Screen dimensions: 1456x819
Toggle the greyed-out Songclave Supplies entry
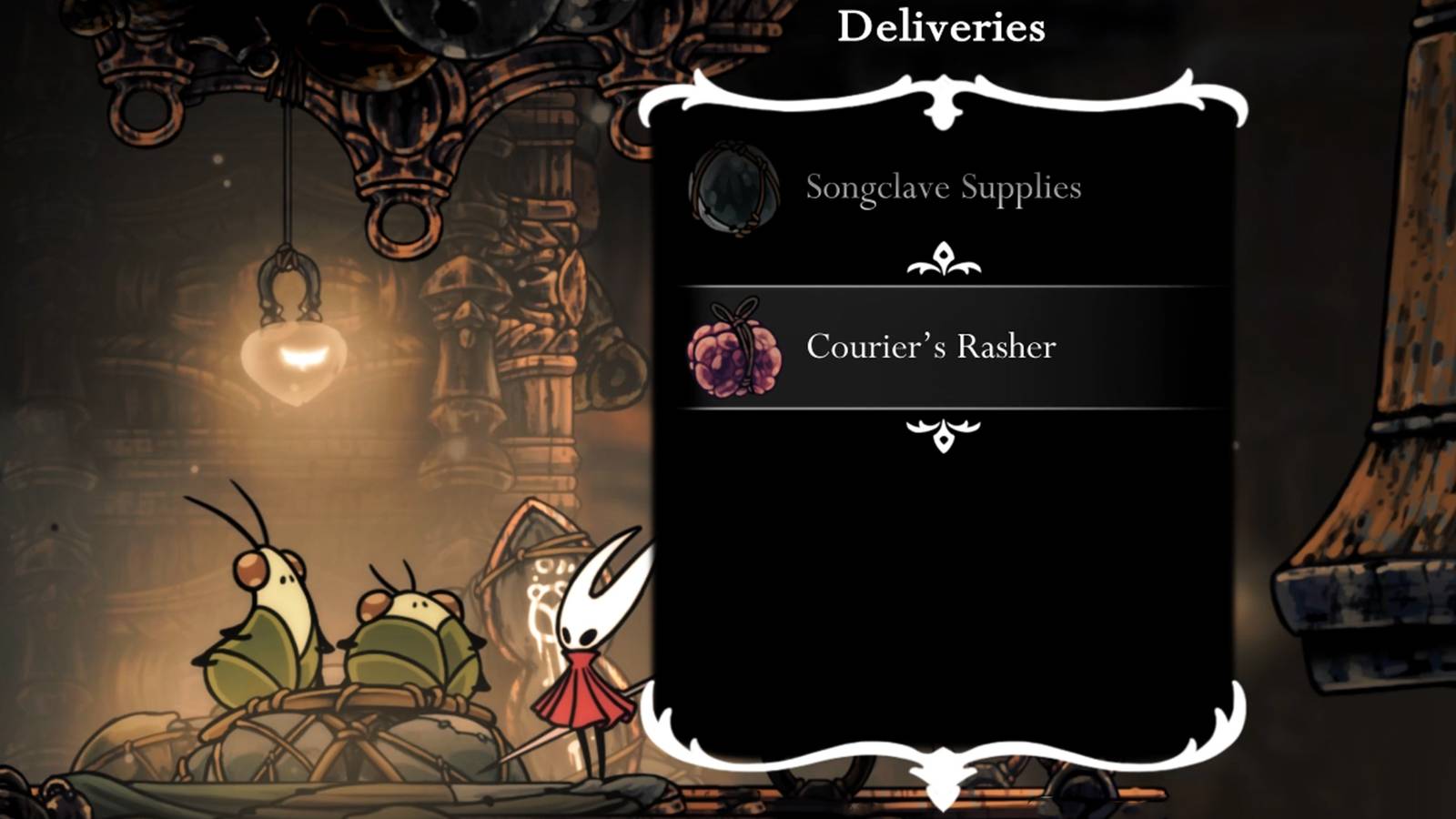pyautogui.click(x=942, y=188)
